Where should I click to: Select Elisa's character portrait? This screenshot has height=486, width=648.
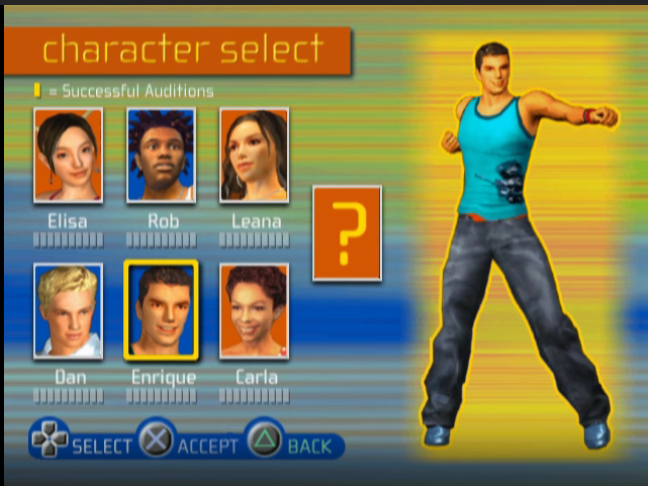pyautogui.click(x=68, y=155)
